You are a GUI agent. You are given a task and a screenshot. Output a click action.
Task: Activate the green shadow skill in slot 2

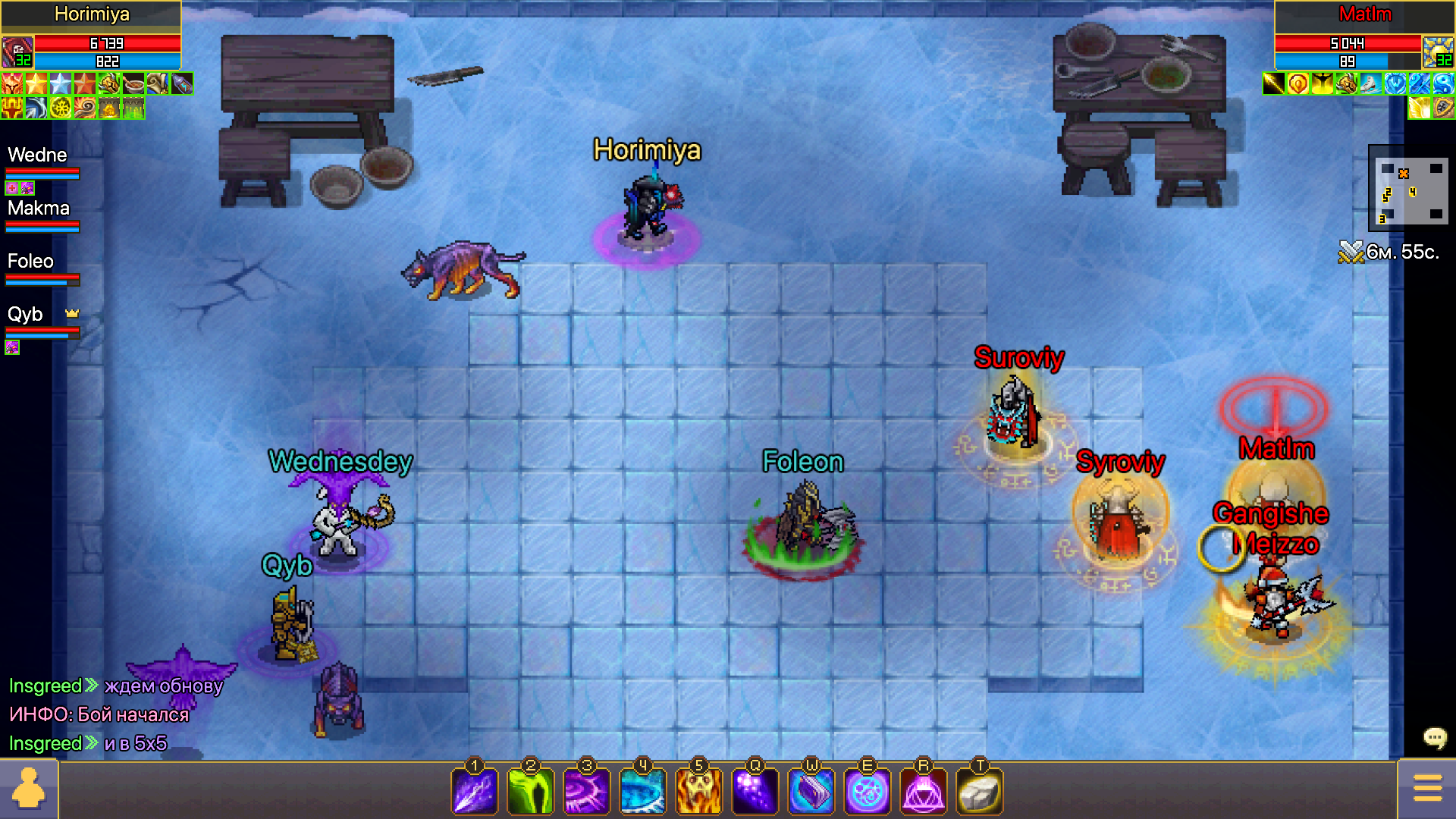click(x=531, y=791)
